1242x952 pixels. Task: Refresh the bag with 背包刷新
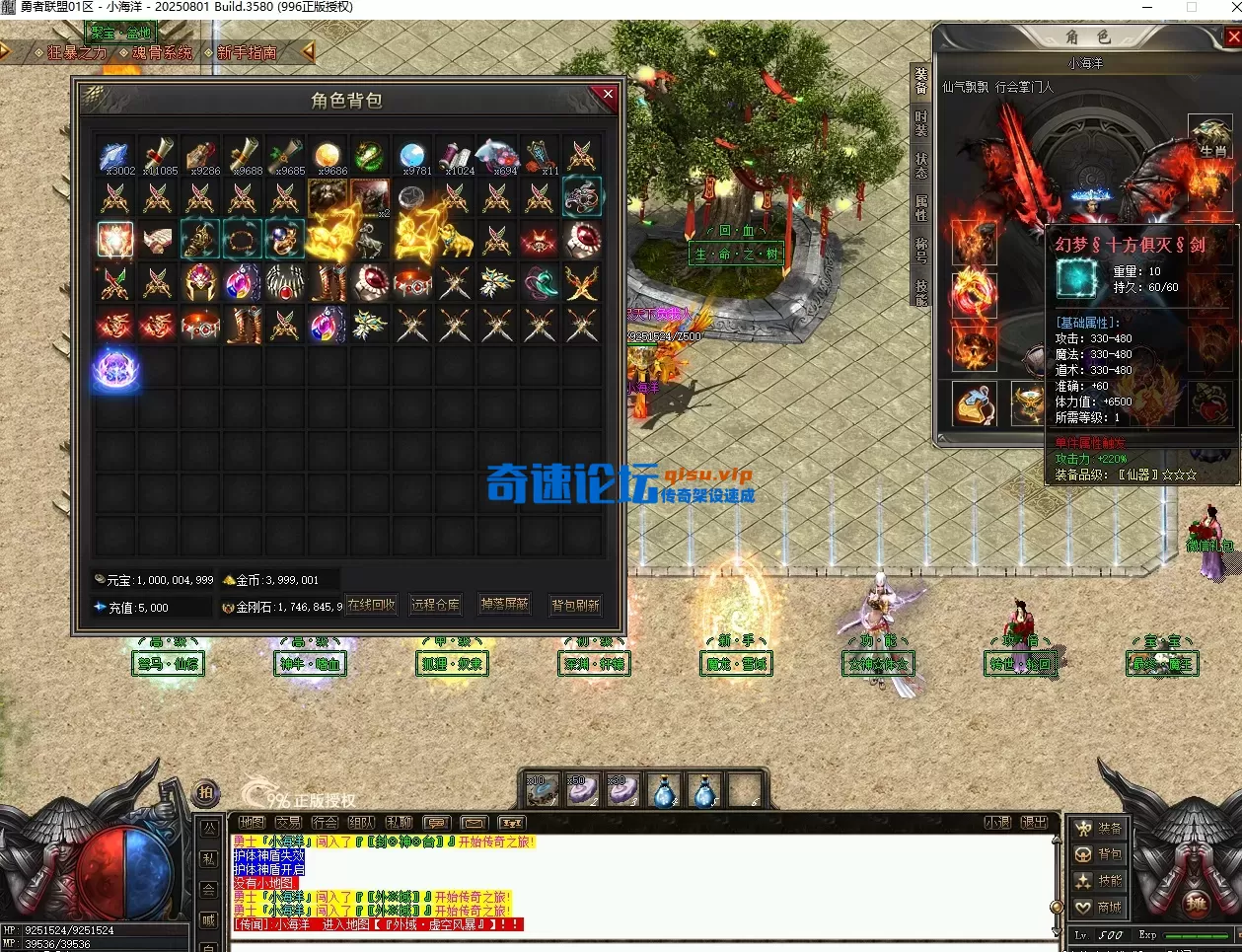pos(575,605)
